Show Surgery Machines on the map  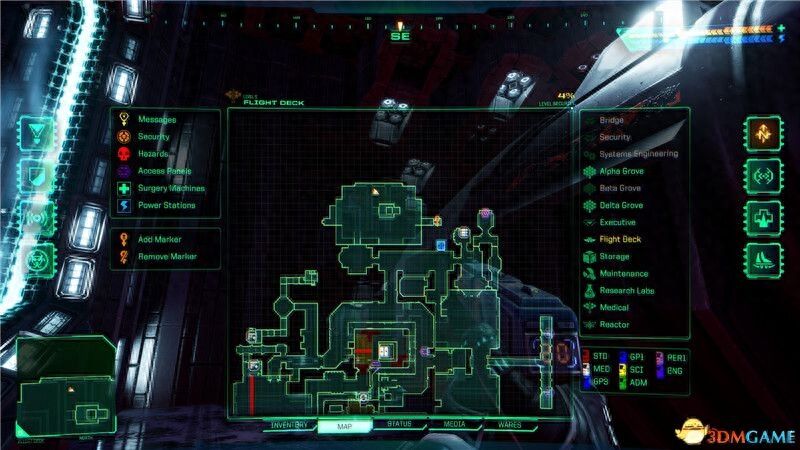click(170, 188)
